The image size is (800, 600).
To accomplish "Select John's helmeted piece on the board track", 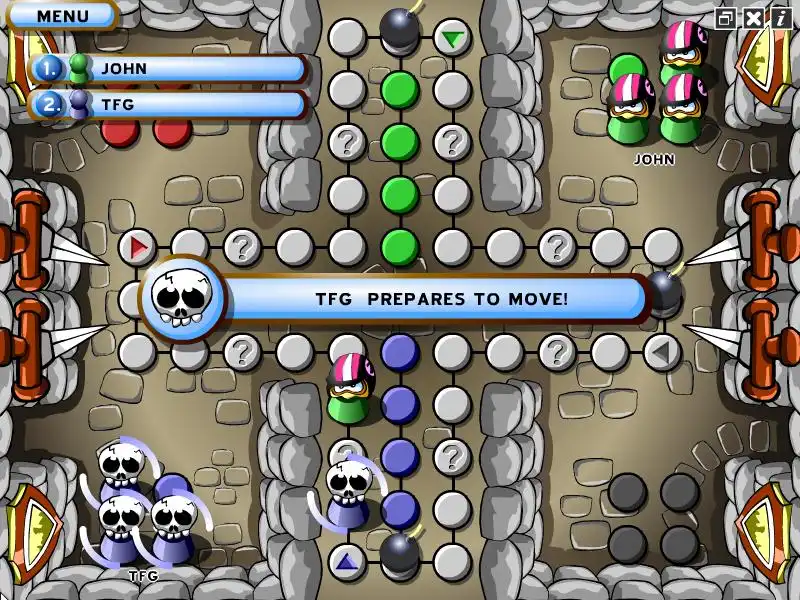I will 349,386.
